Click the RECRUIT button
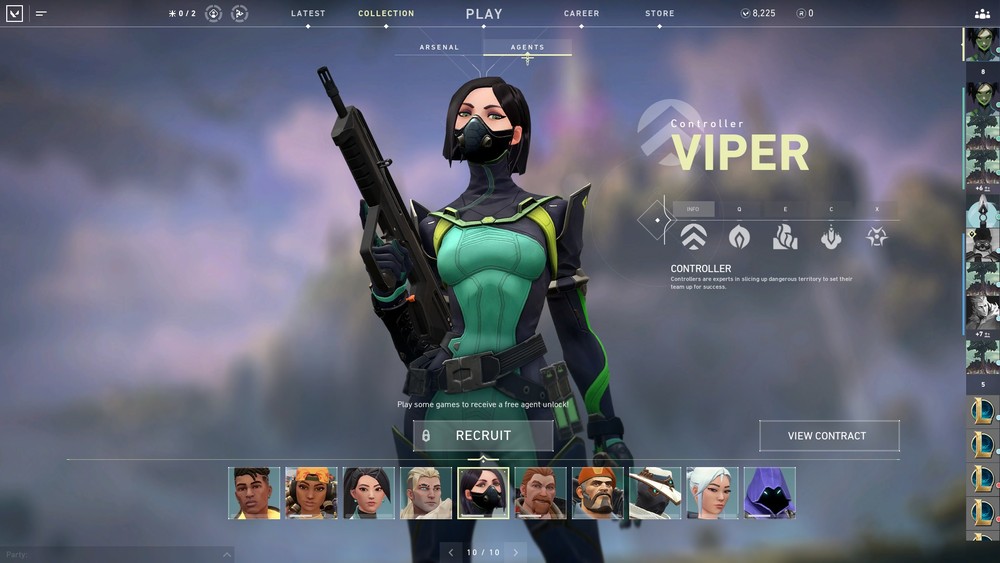 tap(483, 436)
